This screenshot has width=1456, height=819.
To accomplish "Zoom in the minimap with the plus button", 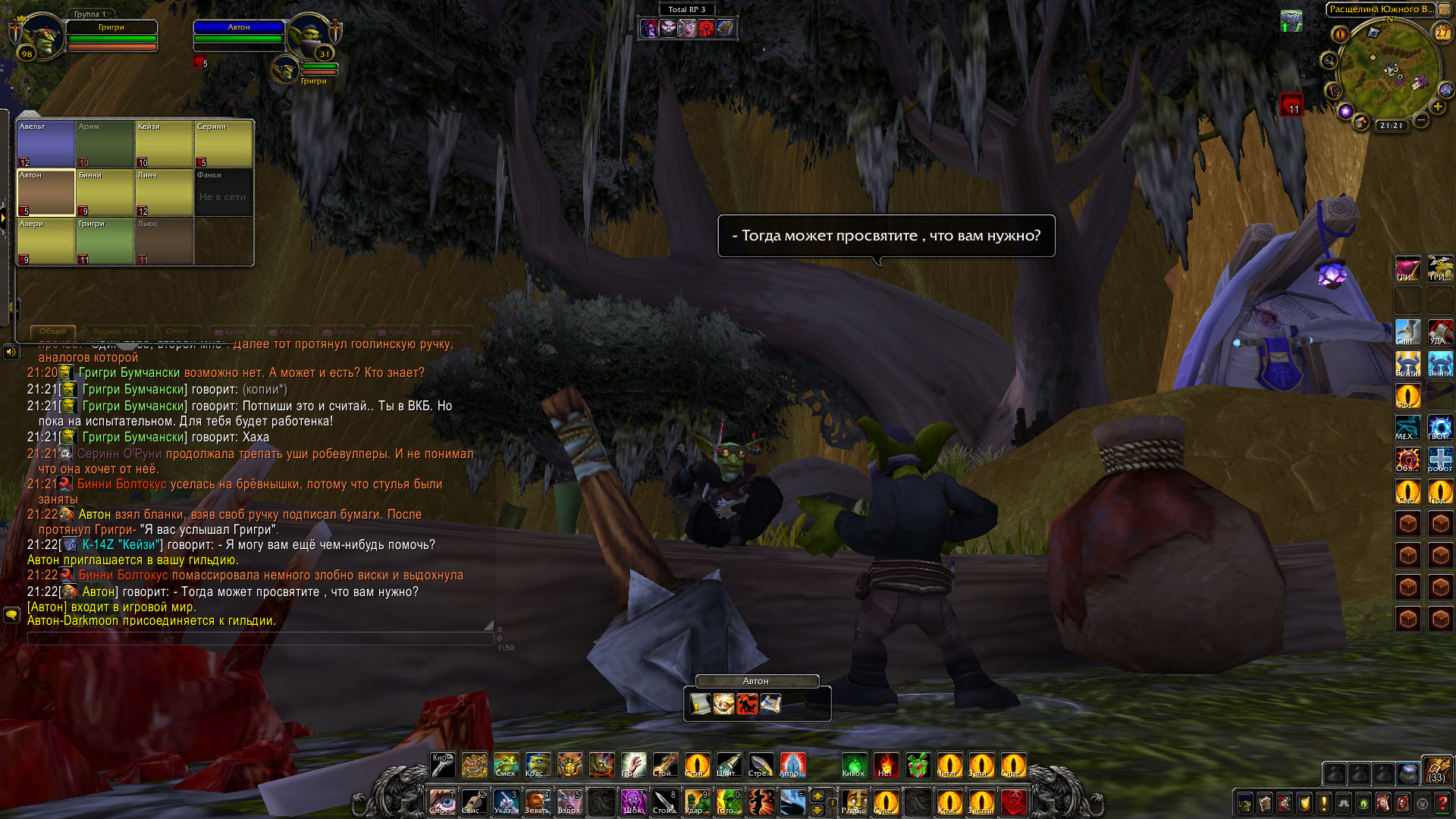I will 1438,107.
